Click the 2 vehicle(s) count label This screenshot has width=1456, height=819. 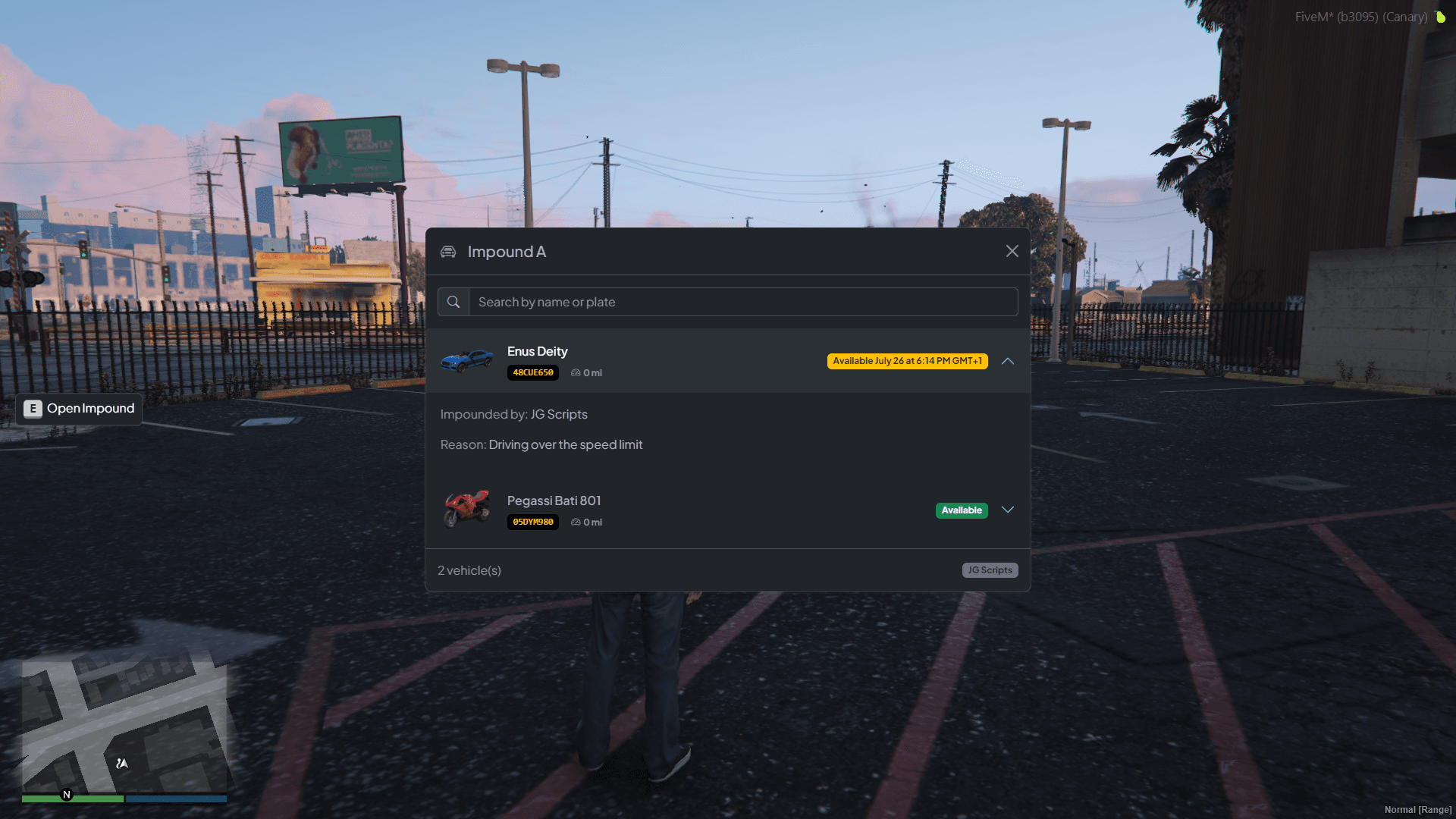click(x=469, y=570)
